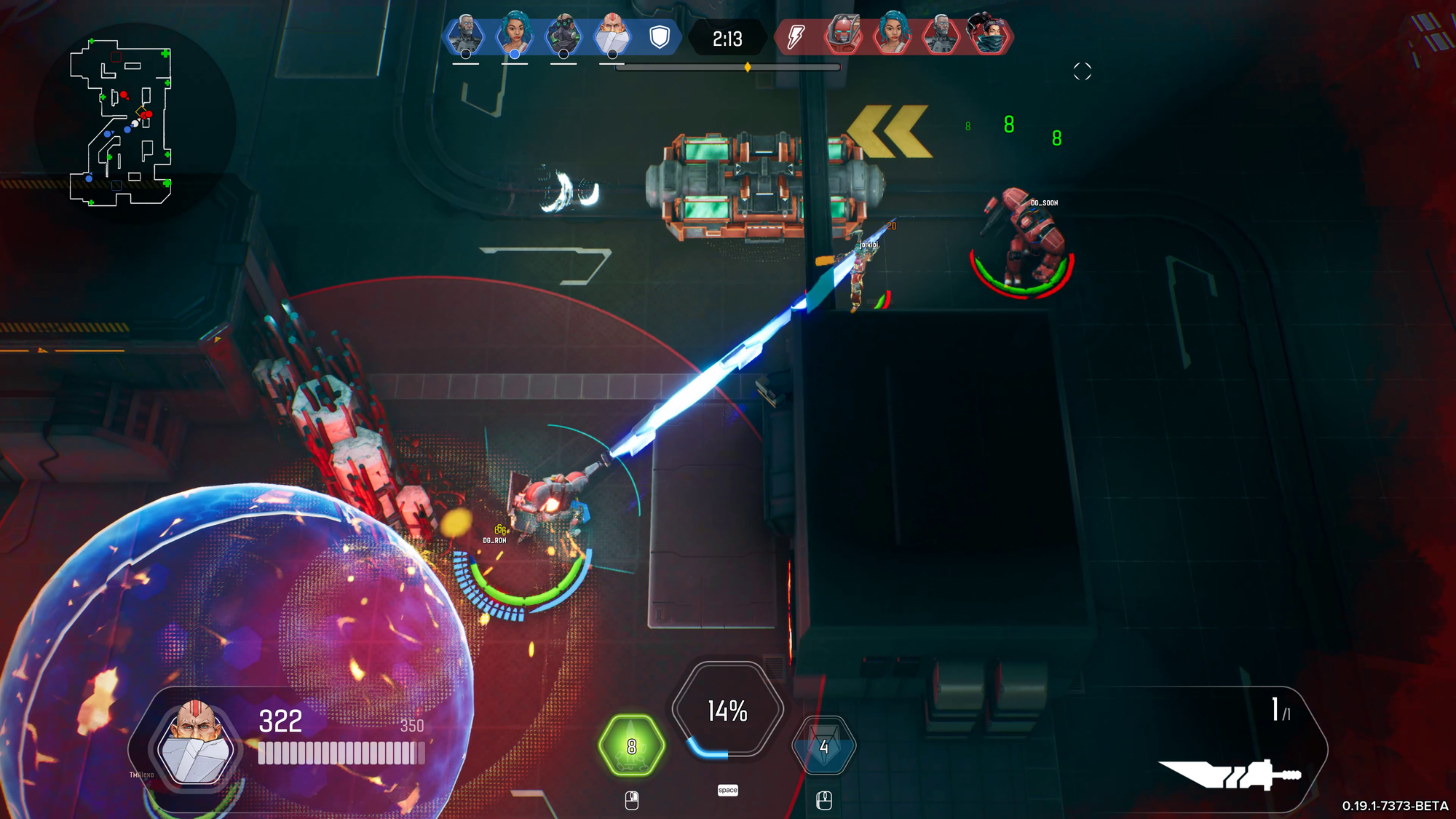Viewport: 1456px width, 819px height.
Task: Click the enemy nameplate DG_SOON above the mech
Action: click(1044, 204)
